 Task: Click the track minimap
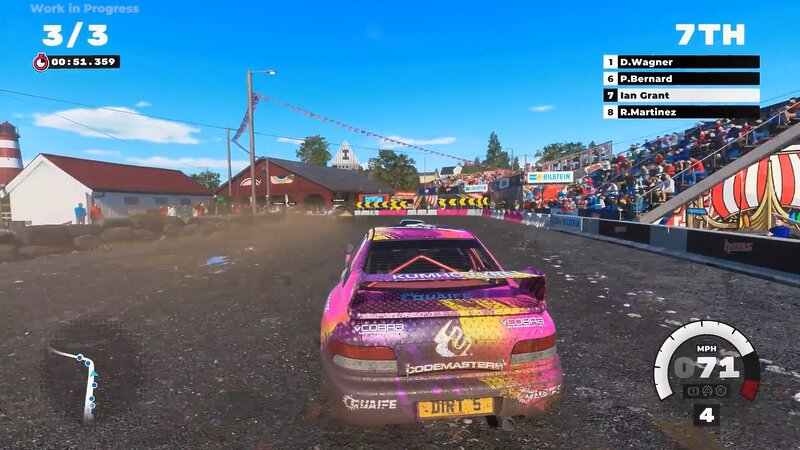(x=82, y=380)
